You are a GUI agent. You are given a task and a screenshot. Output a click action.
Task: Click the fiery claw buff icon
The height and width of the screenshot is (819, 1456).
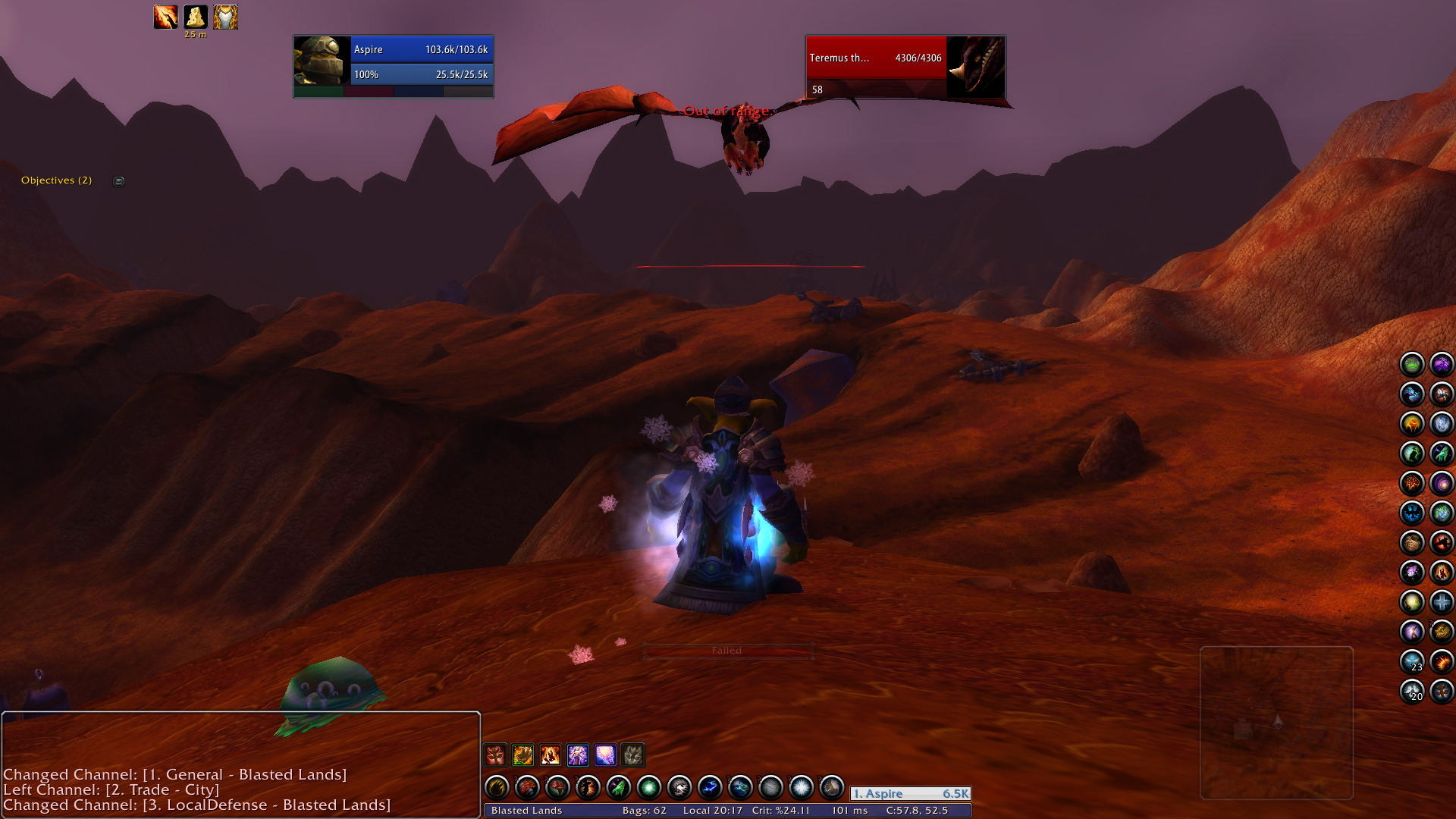coord(165,17)
